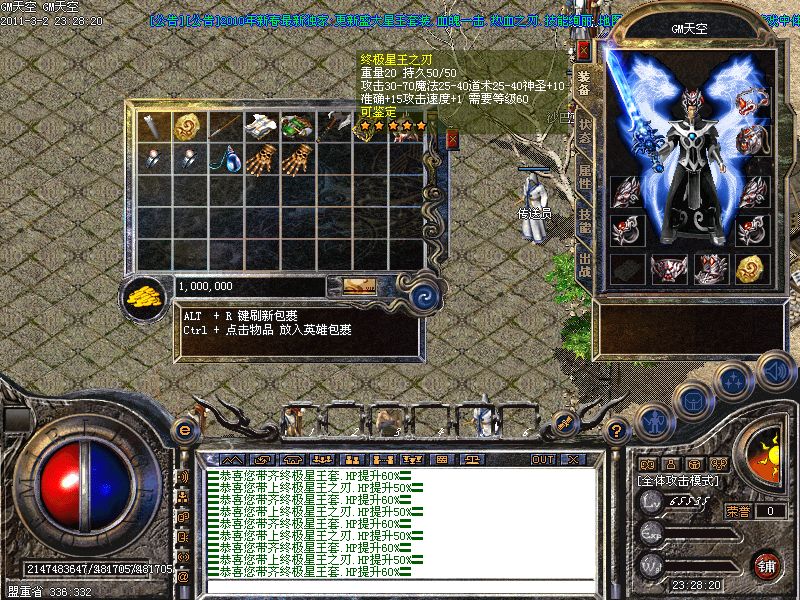Click the blue swirl bag button
This screenshot has width=800, height=600.
coord(427,296)
